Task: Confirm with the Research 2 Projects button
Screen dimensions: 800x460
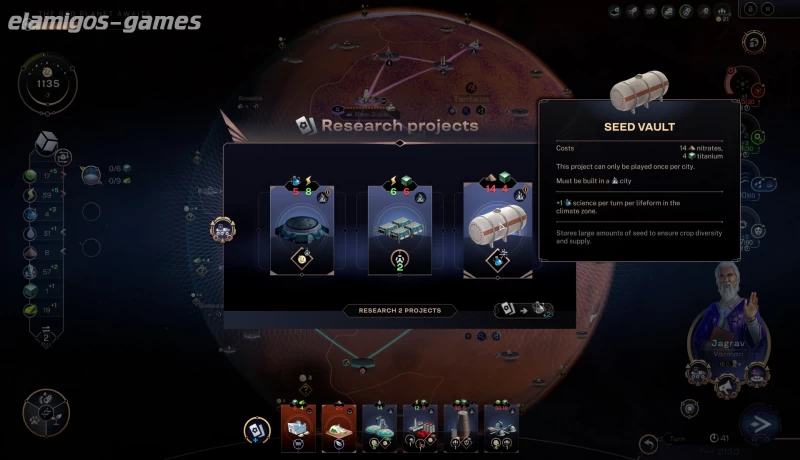Action: click(400, 311)
